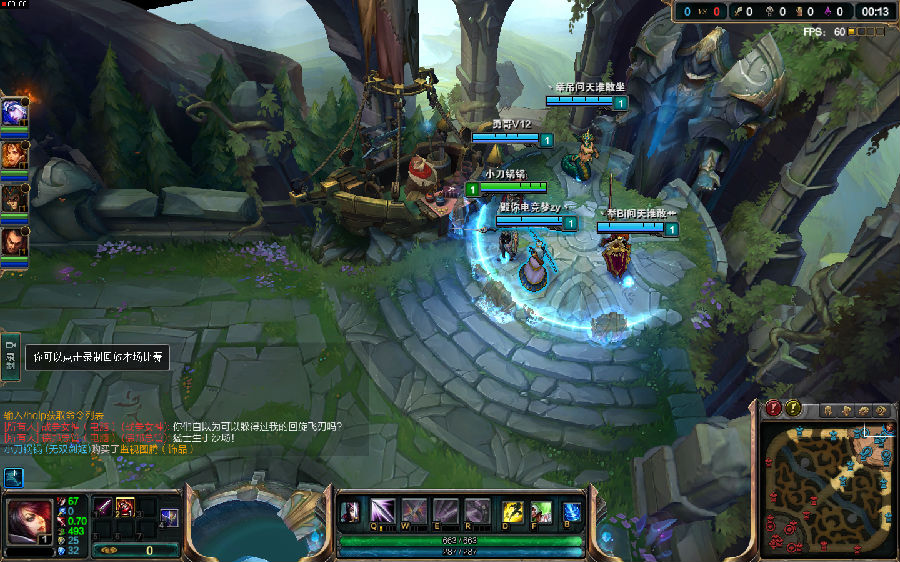Viewport: 900px width, 562px height.
Task: Select the top teammate portrait
Action: (x=14, y=112)
